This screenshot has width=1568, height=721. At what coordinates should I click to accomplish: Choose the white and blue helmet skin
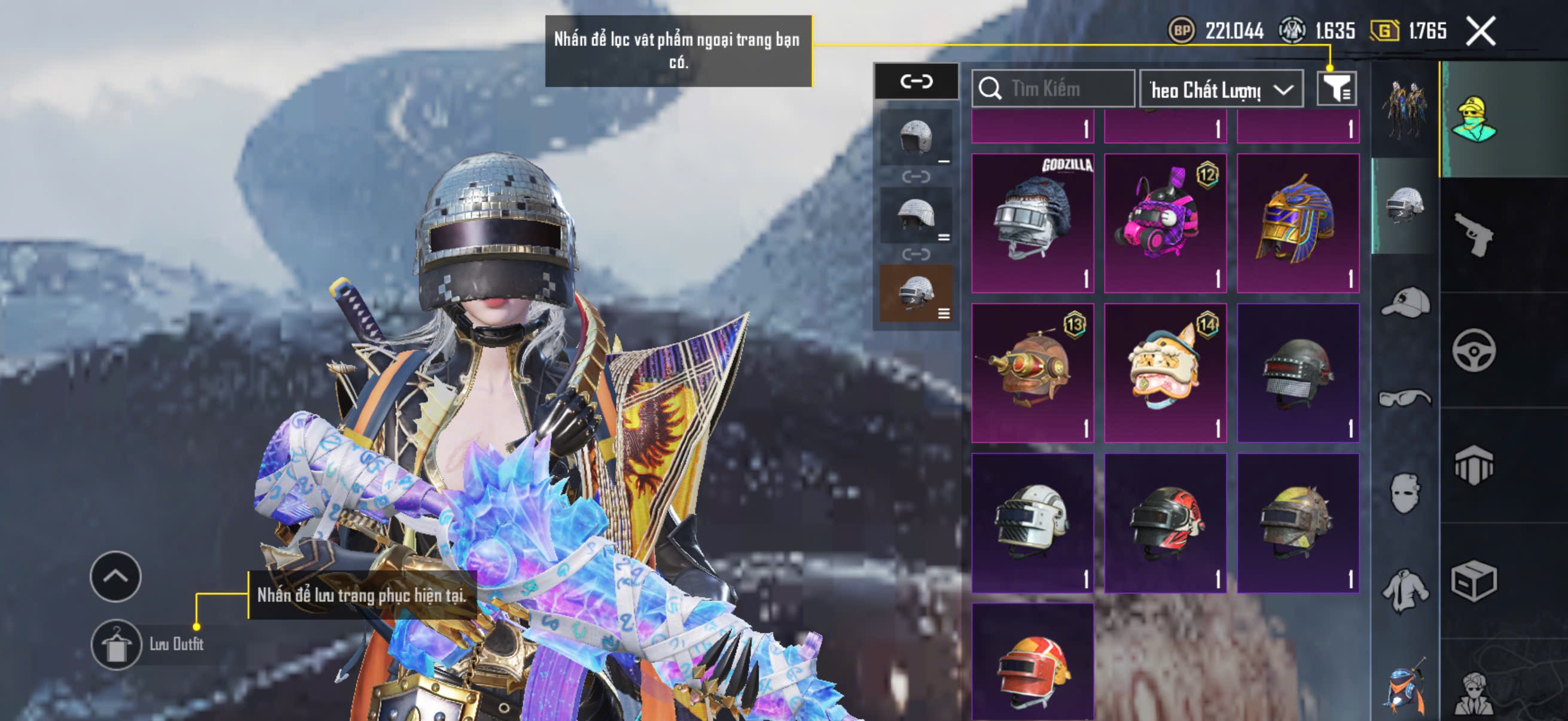point(1032,522)
